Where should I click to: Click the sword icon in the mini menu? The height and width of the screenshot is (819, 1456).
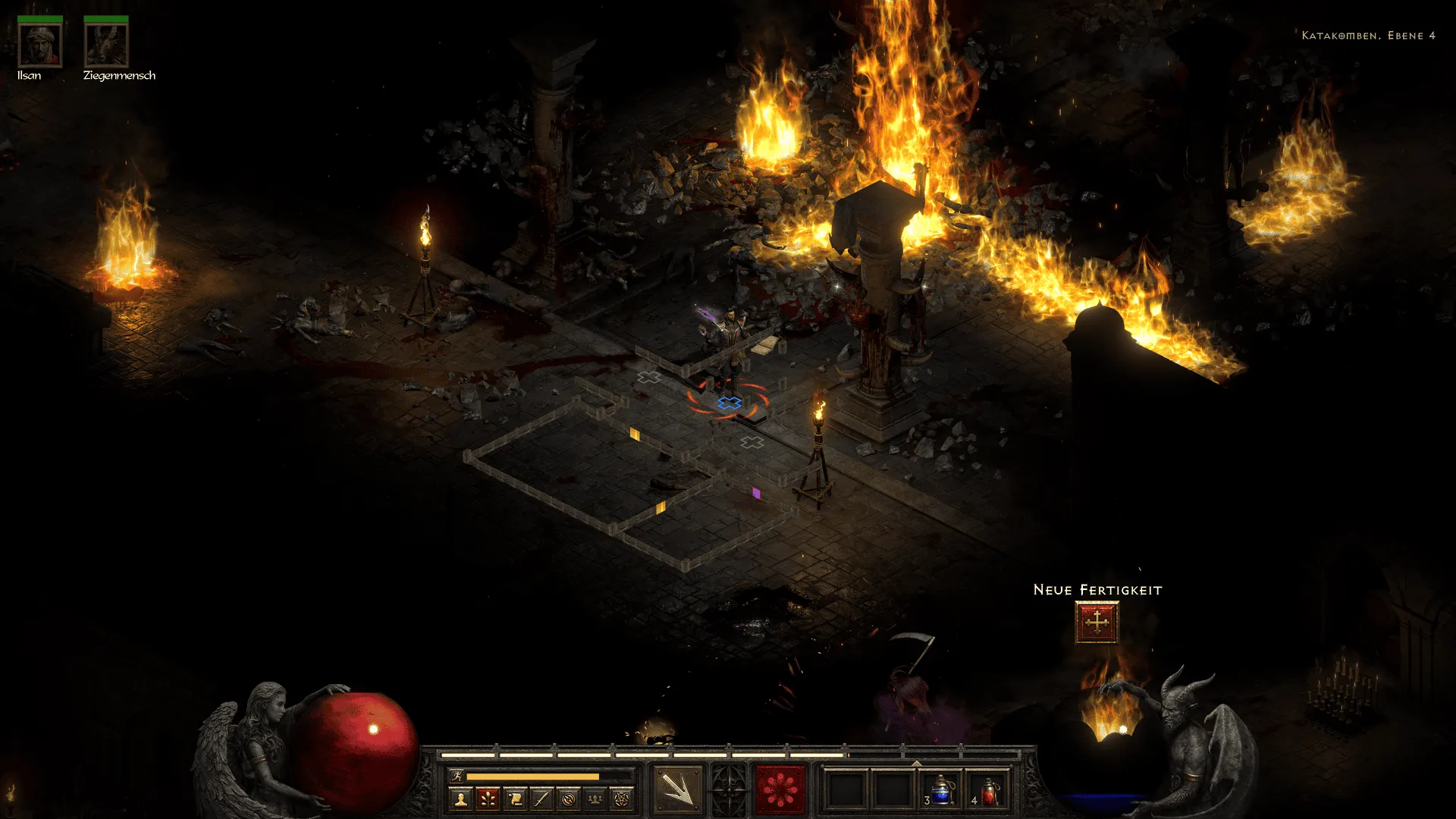pos(541,799)
